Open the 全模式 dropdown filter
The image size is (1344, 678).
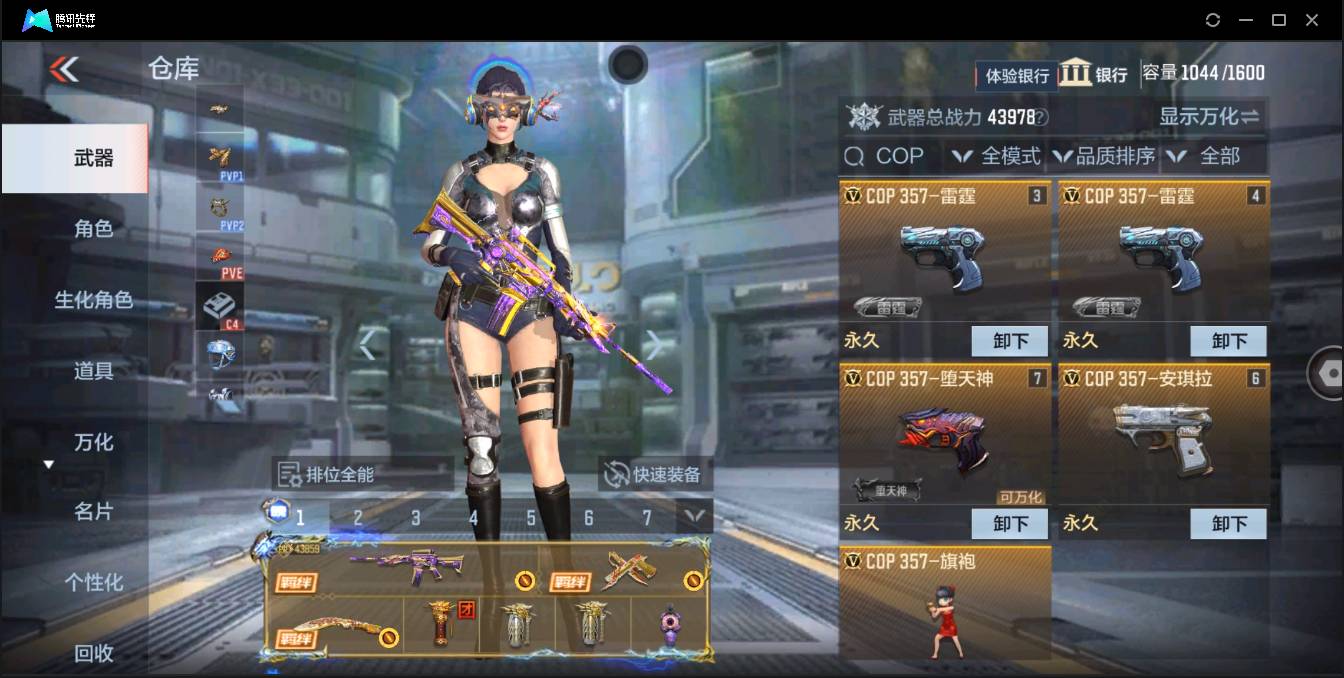tap(996, 156)
